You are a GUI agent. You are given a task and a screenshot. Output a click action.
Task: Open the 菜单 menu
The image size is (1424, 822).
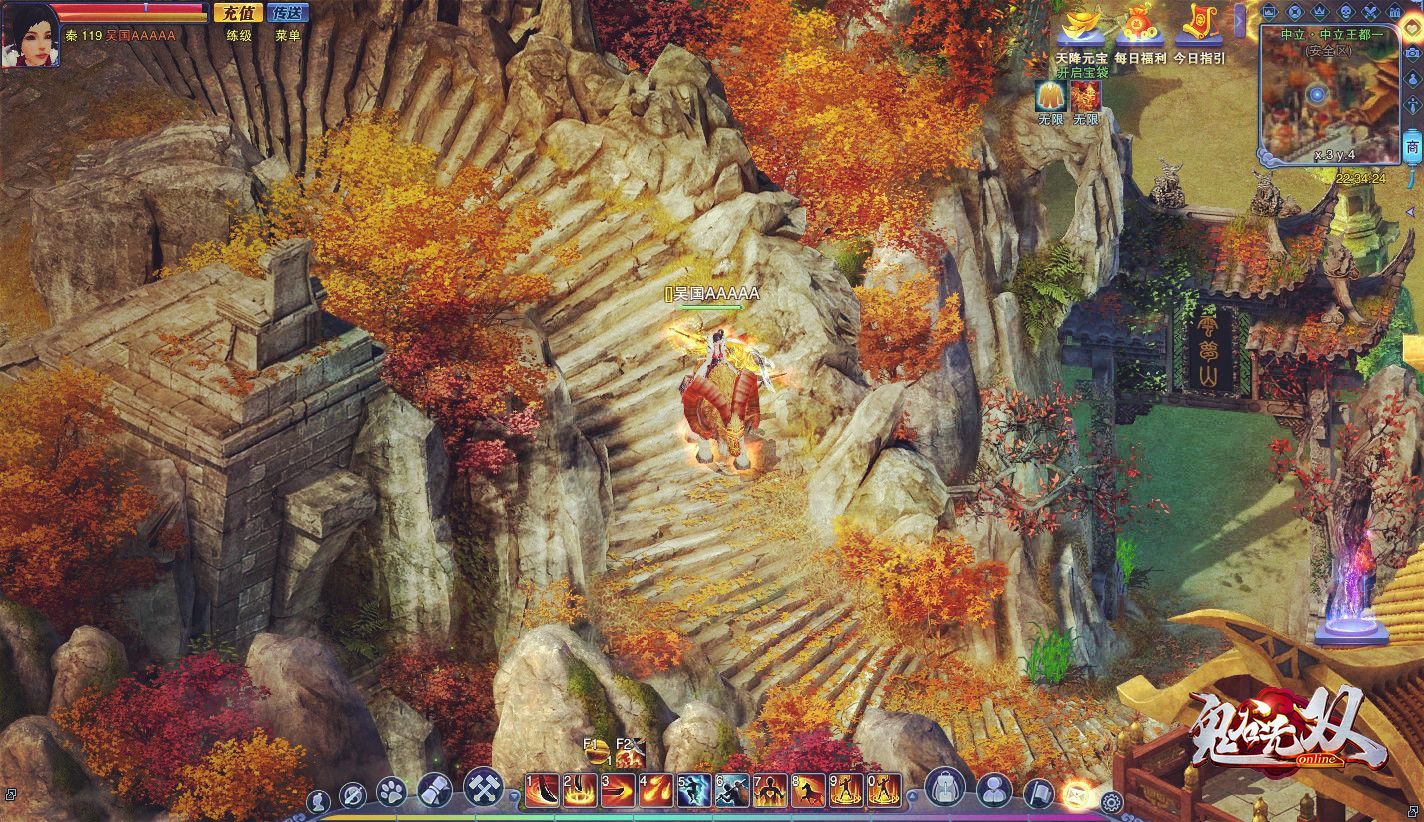point(288,35)
